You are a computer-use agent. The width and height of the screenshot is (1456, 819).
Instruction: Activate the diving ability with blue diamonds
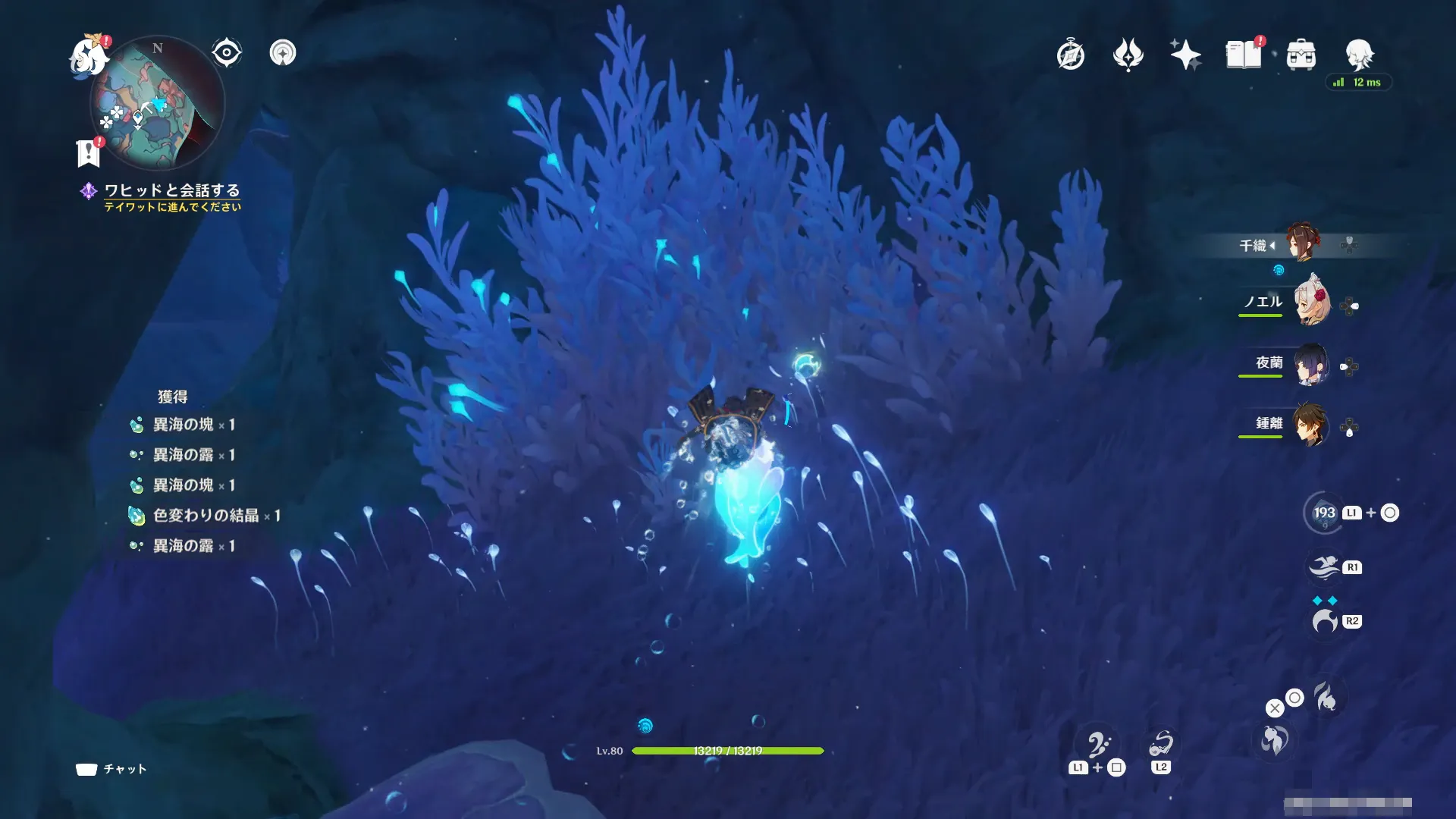[x=1325, y=621]
